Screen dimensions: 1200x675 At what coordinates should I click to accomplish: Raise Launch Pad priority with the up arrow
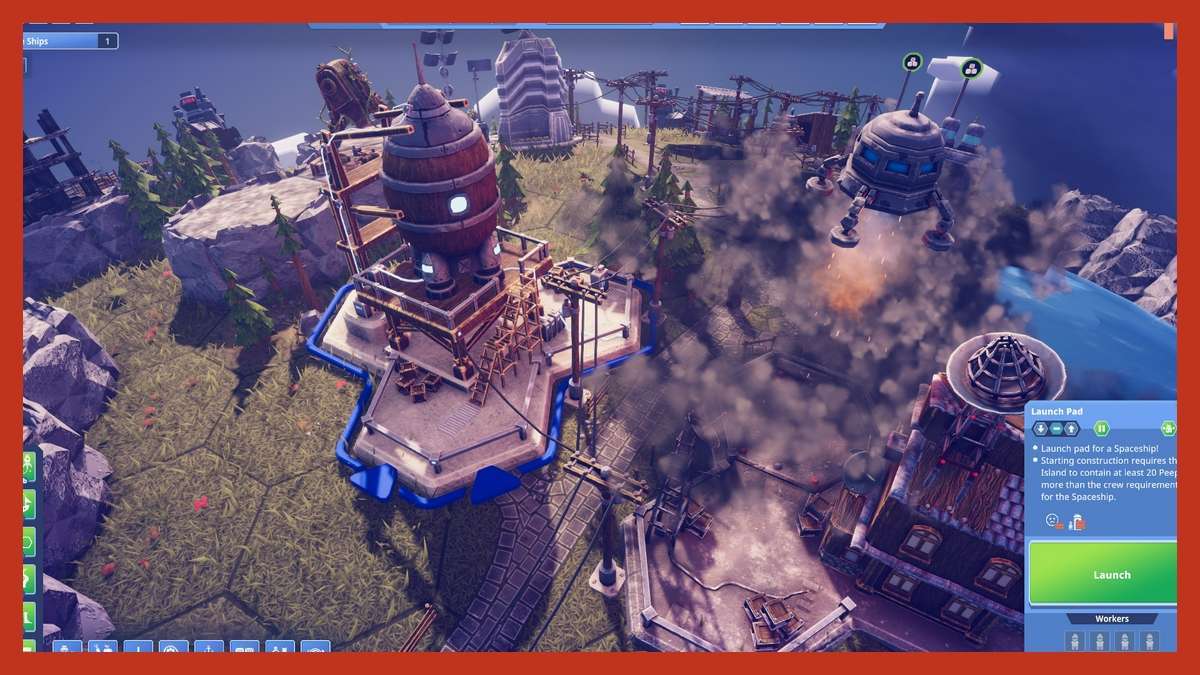pos(1071,429)
